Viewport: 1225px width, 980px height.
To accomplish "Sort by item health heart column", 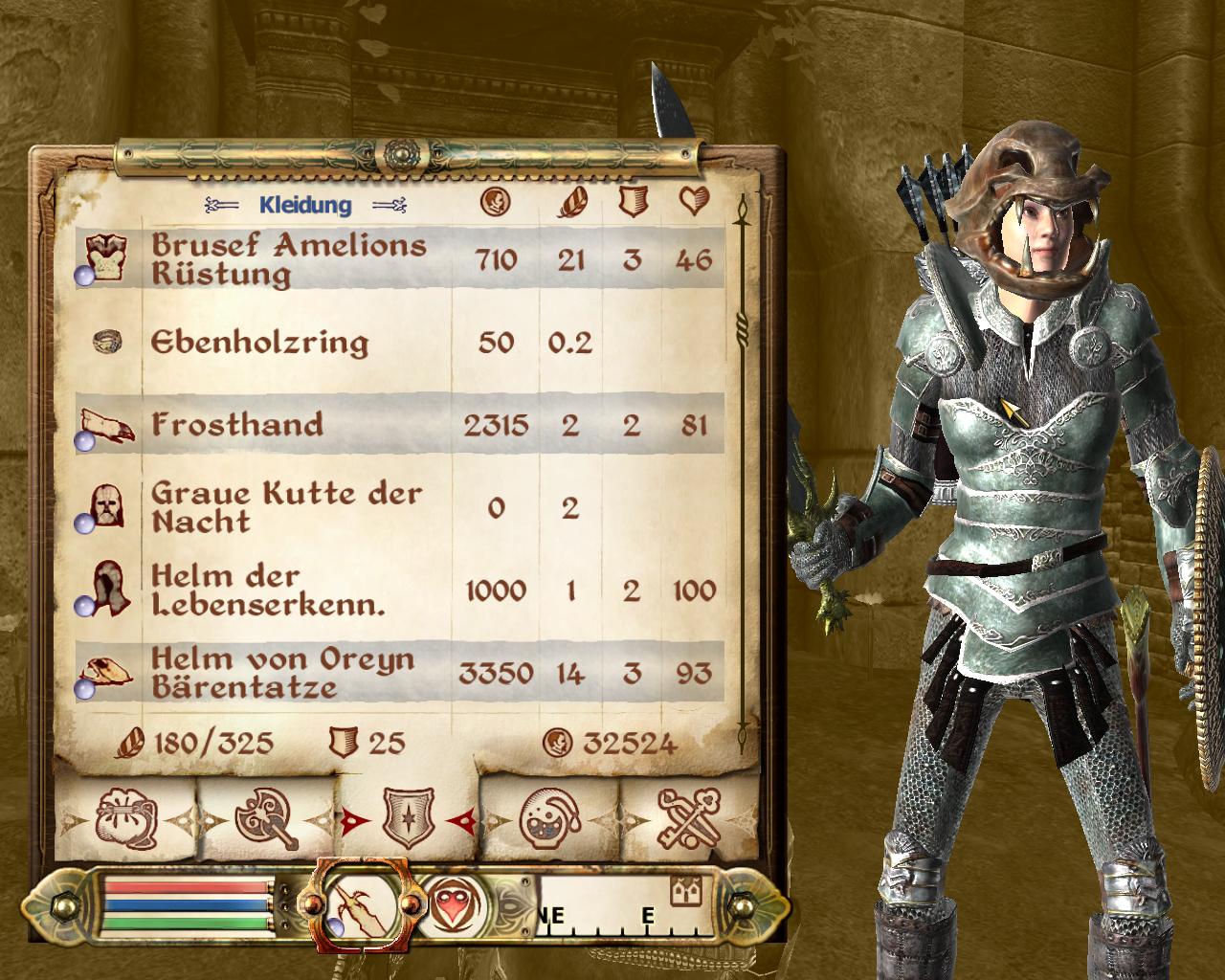I will pyautogui.click(x=693, y=202).
